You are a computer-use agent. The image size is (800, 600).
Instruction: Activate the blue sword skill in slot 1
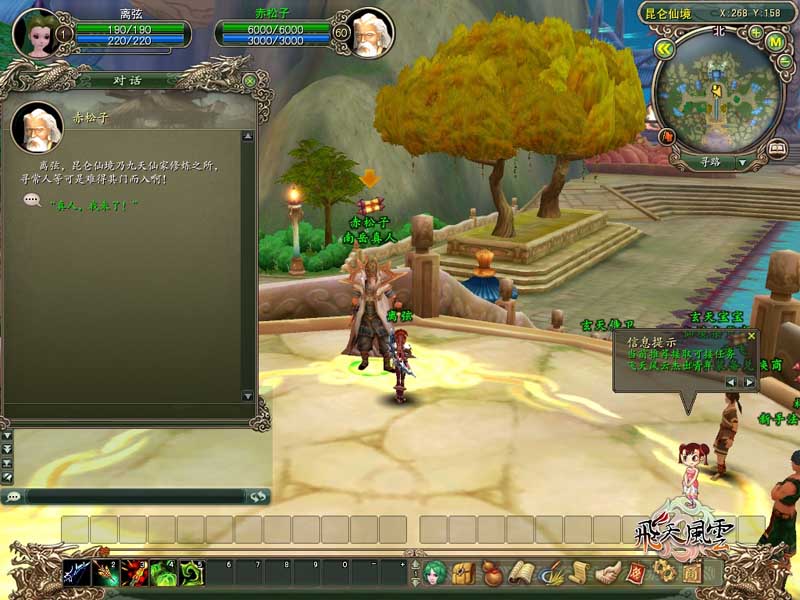point(77,573)
